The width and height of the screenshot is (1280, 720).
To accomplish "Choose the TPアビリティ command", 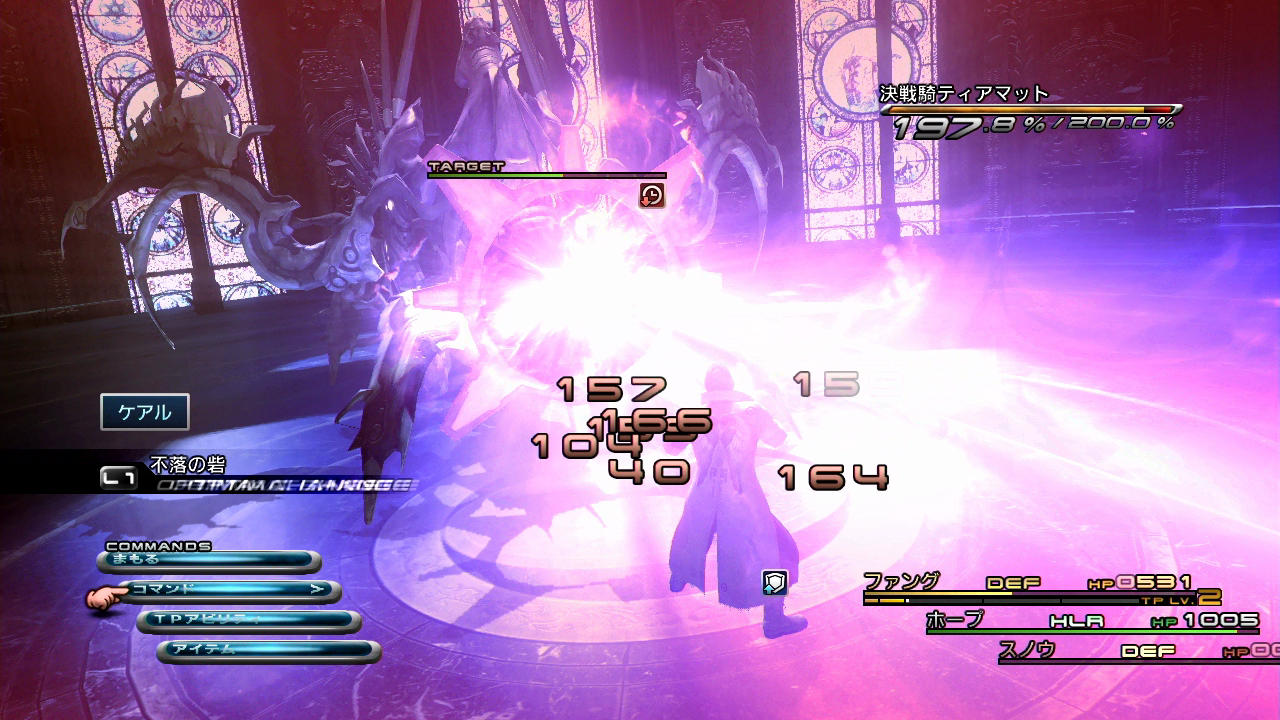I will pyautogui.click(x=248, y=621).
